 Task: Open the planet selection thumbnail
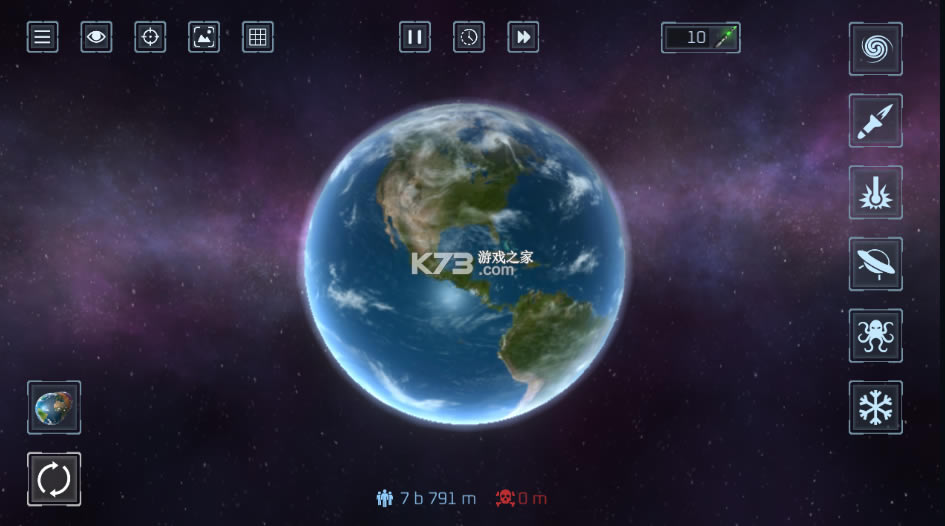pyautogui.click(x=54, y=407)
